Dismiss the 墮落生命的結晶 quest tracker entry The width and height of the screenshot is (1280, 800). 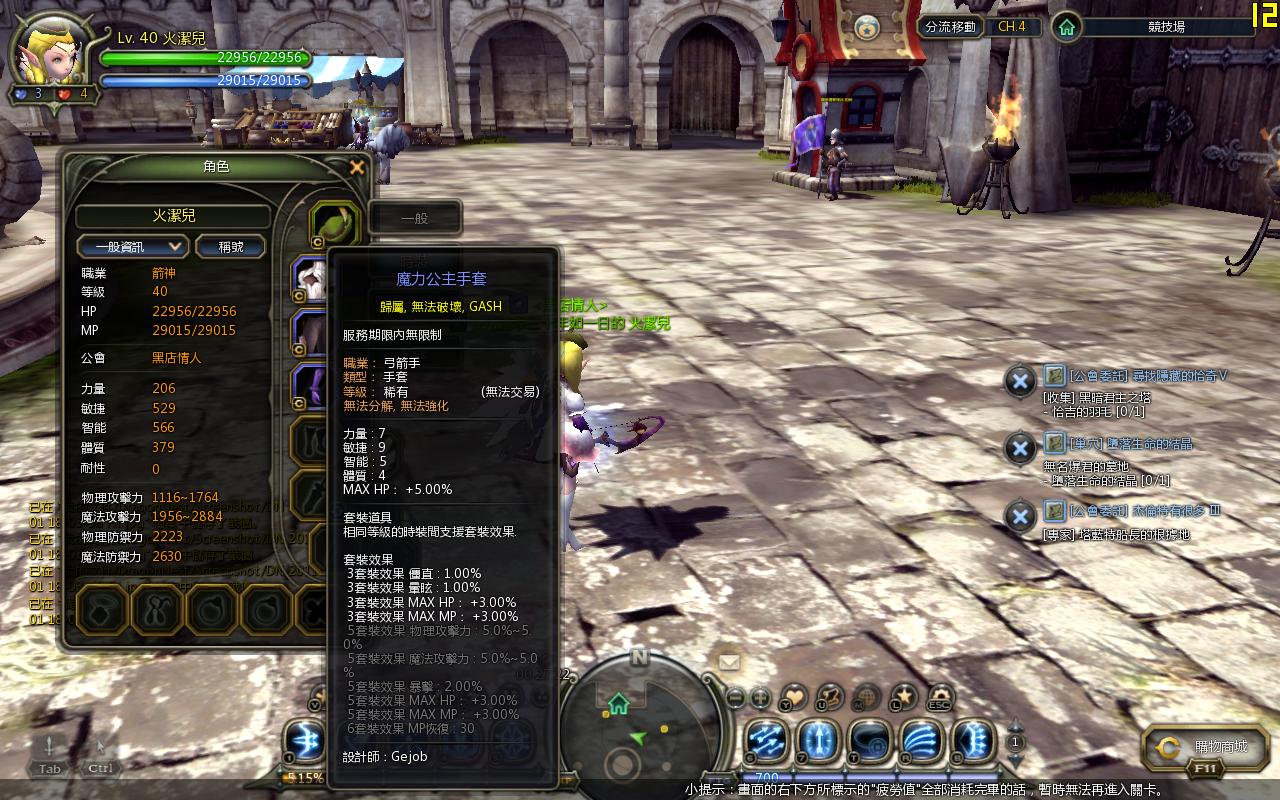1019,448
